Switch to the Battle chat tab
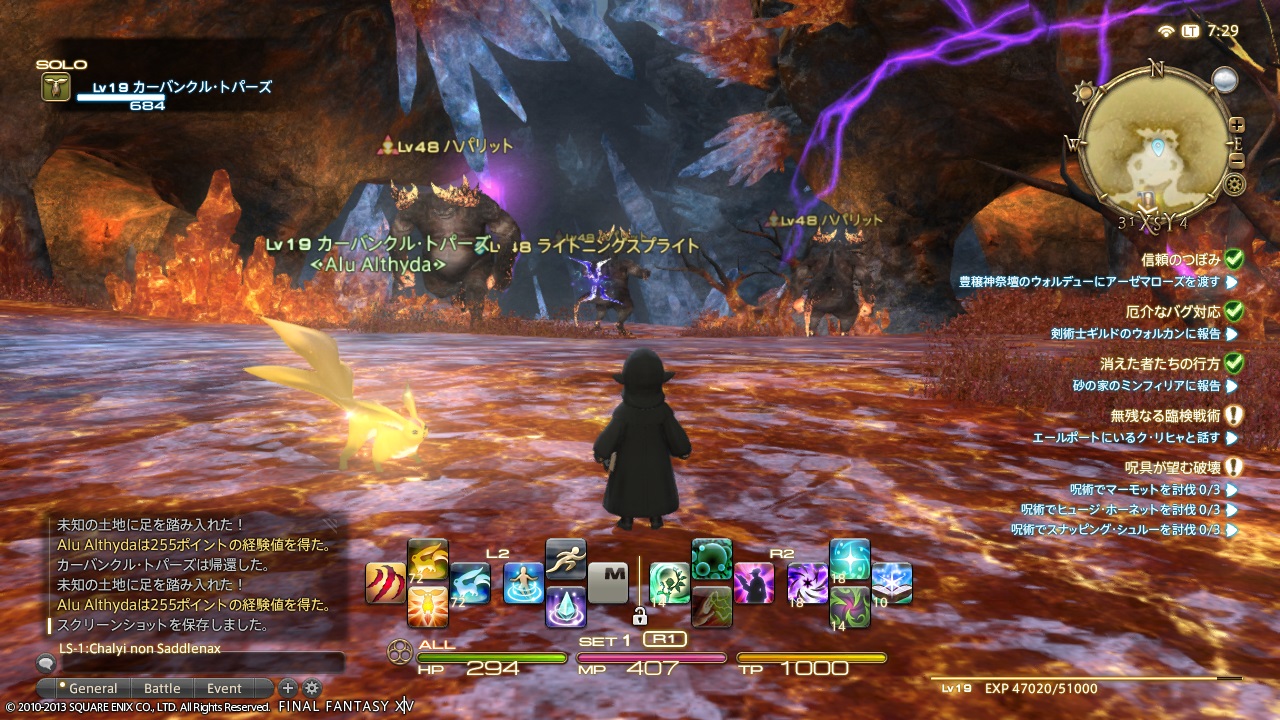The height and width of the screenshot is (720, 1280). pyautogui.click(x=162, y=688)
